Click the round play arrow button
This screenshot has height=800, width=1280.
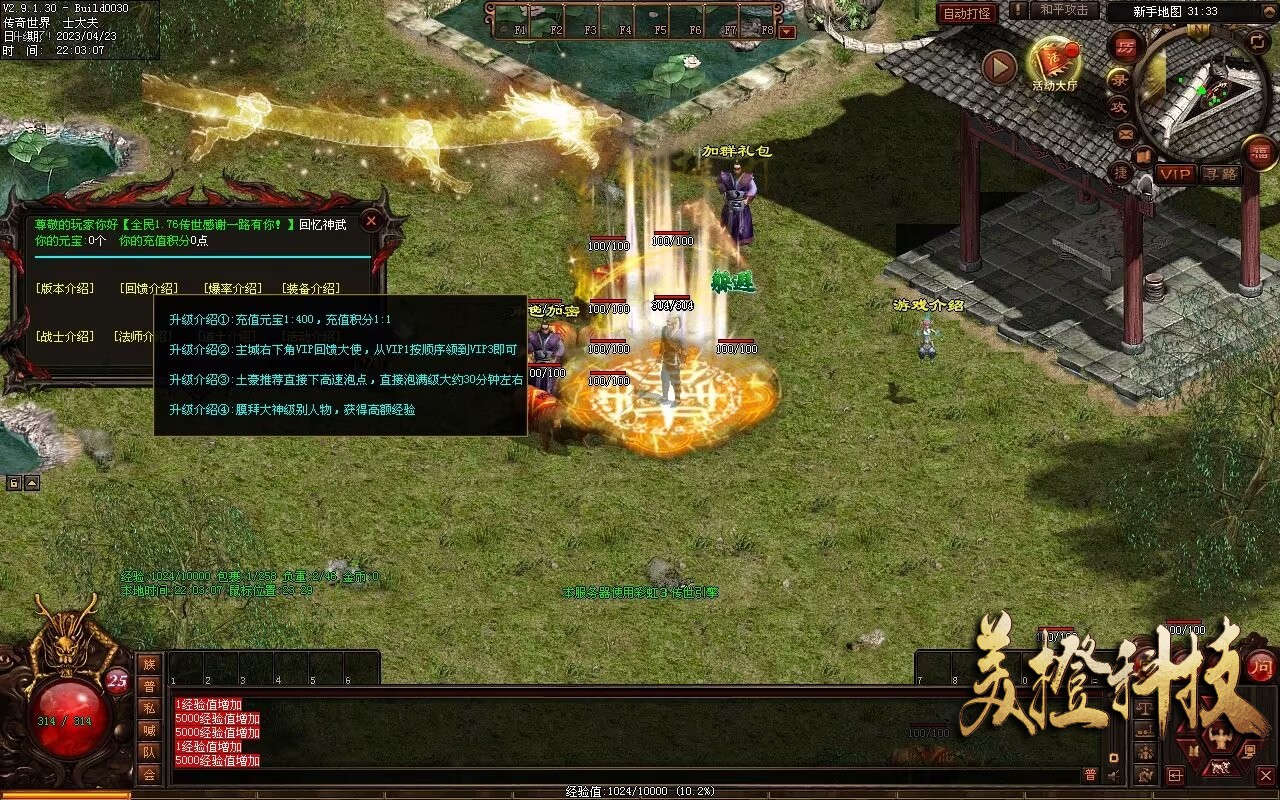pyautogui.click(x=999, y=67)
